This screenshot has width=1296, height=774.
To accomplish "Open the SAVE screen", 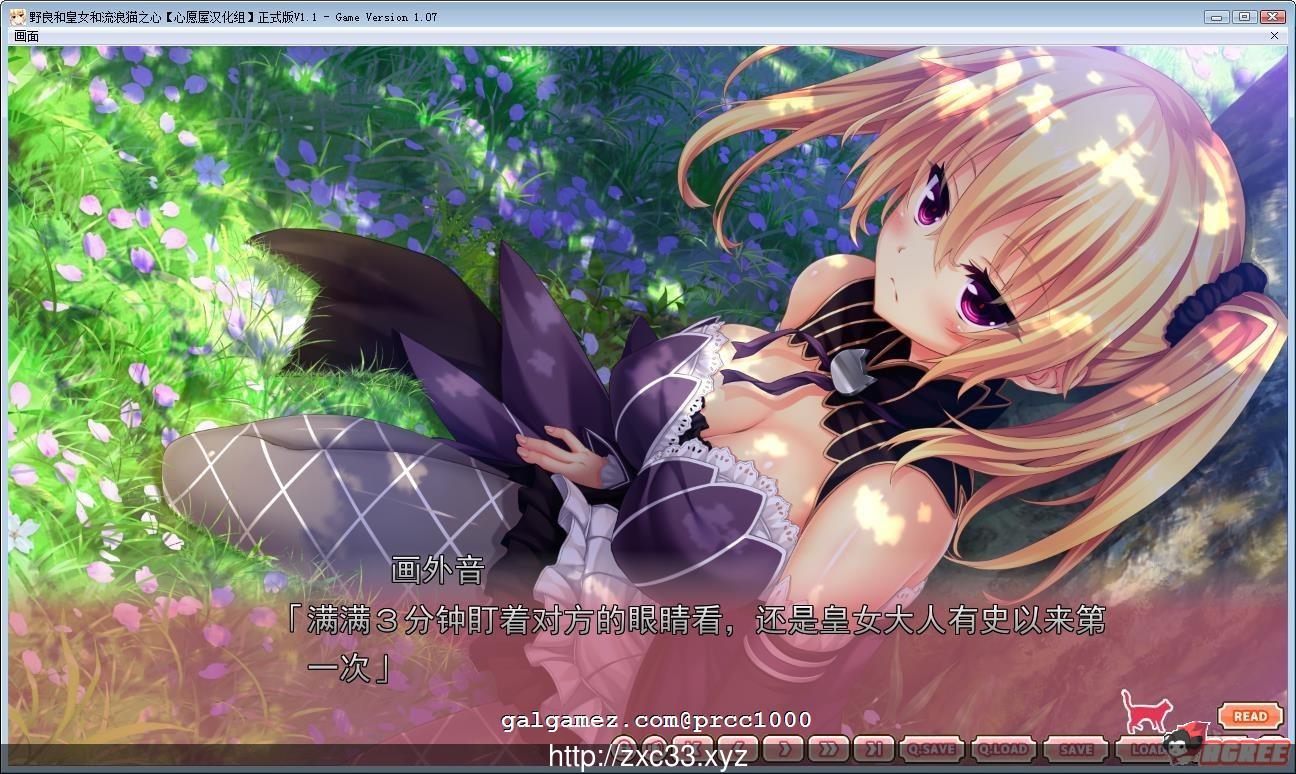I will click(1075, 747).
